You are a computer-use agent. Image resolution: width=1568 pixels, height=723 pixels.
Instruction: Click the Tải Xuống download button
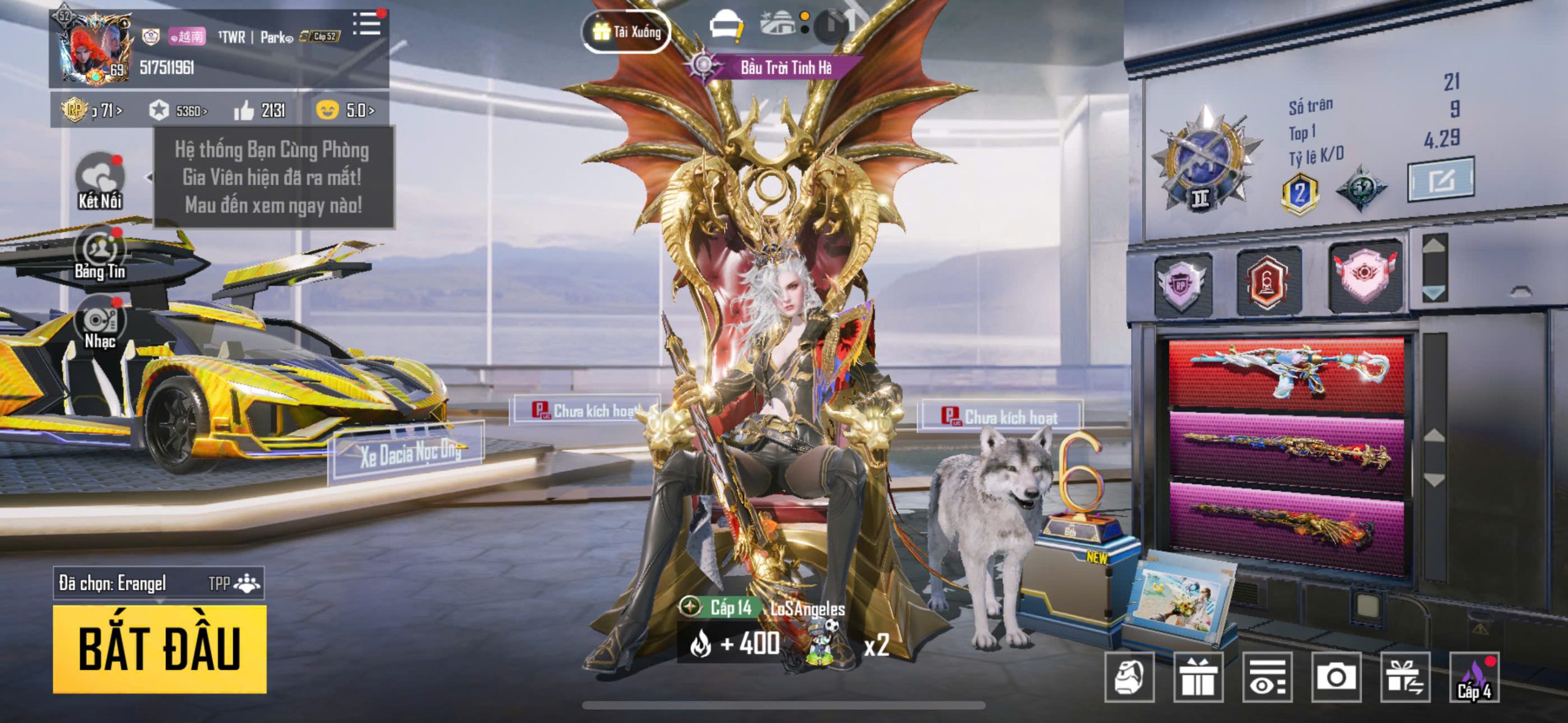pos(626,31)
